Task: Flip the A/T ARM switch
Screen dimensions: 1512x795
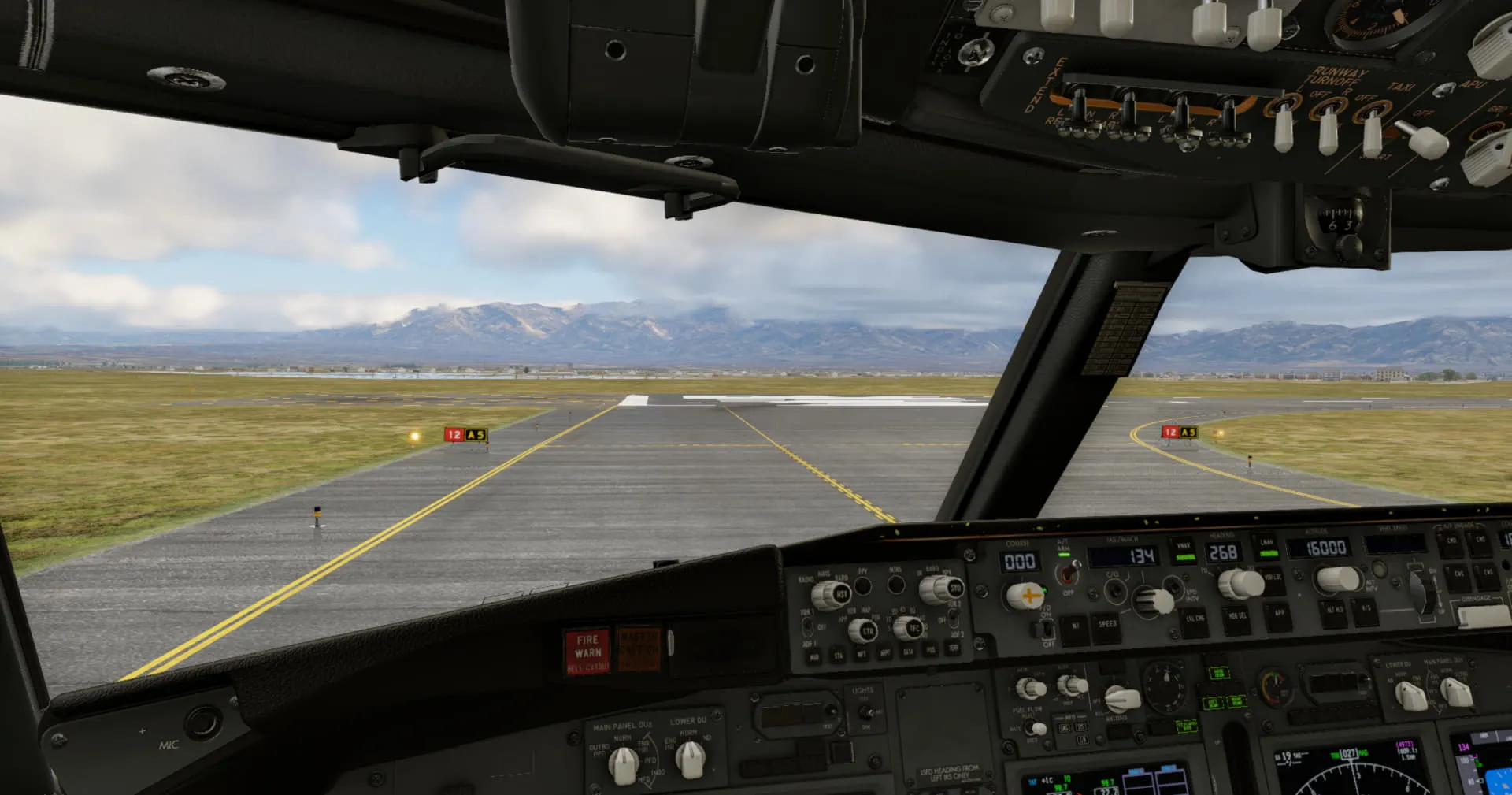Action: click(x=1068, y=573)
